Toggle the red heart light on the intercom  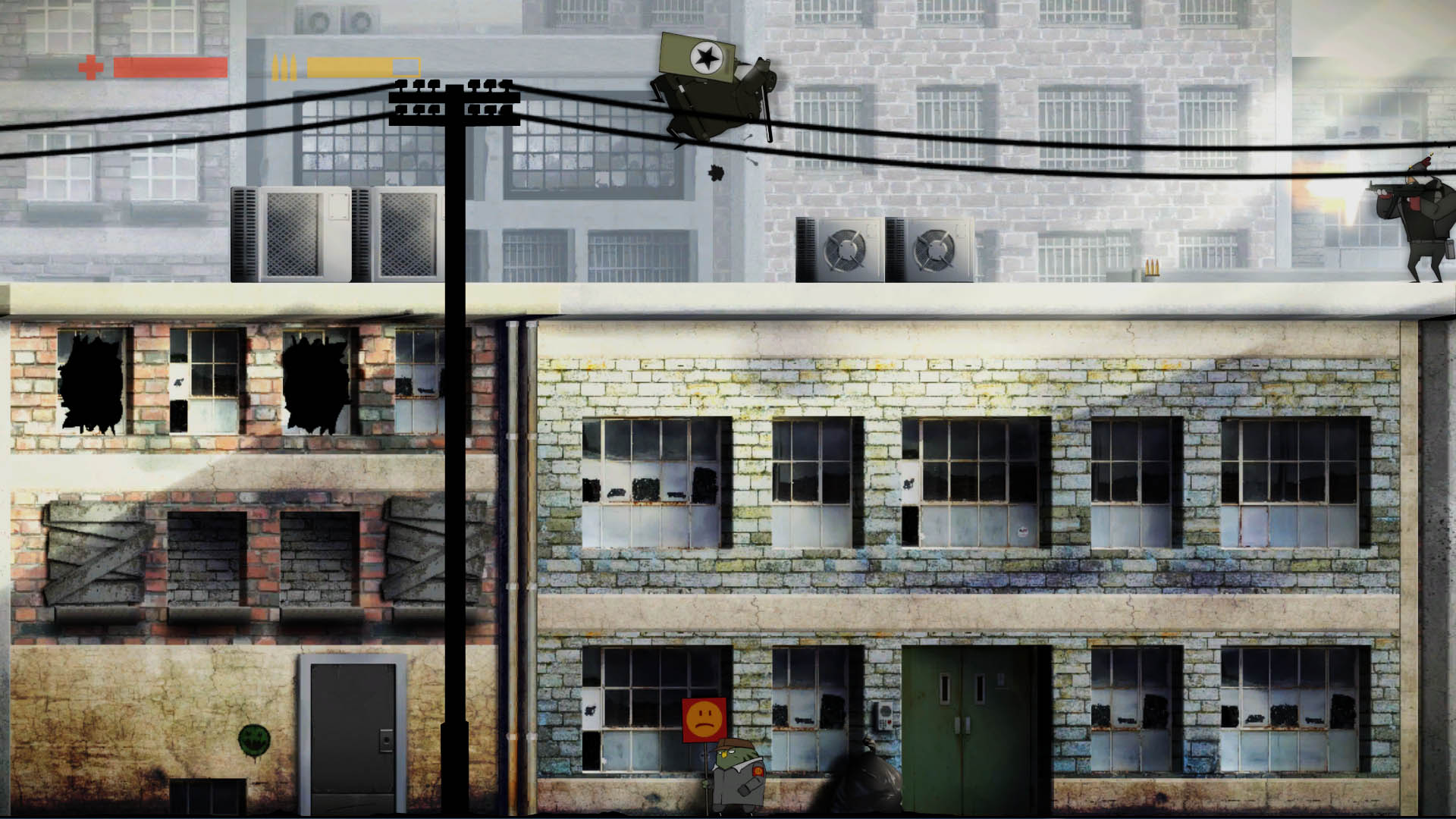tap(890, 723)
